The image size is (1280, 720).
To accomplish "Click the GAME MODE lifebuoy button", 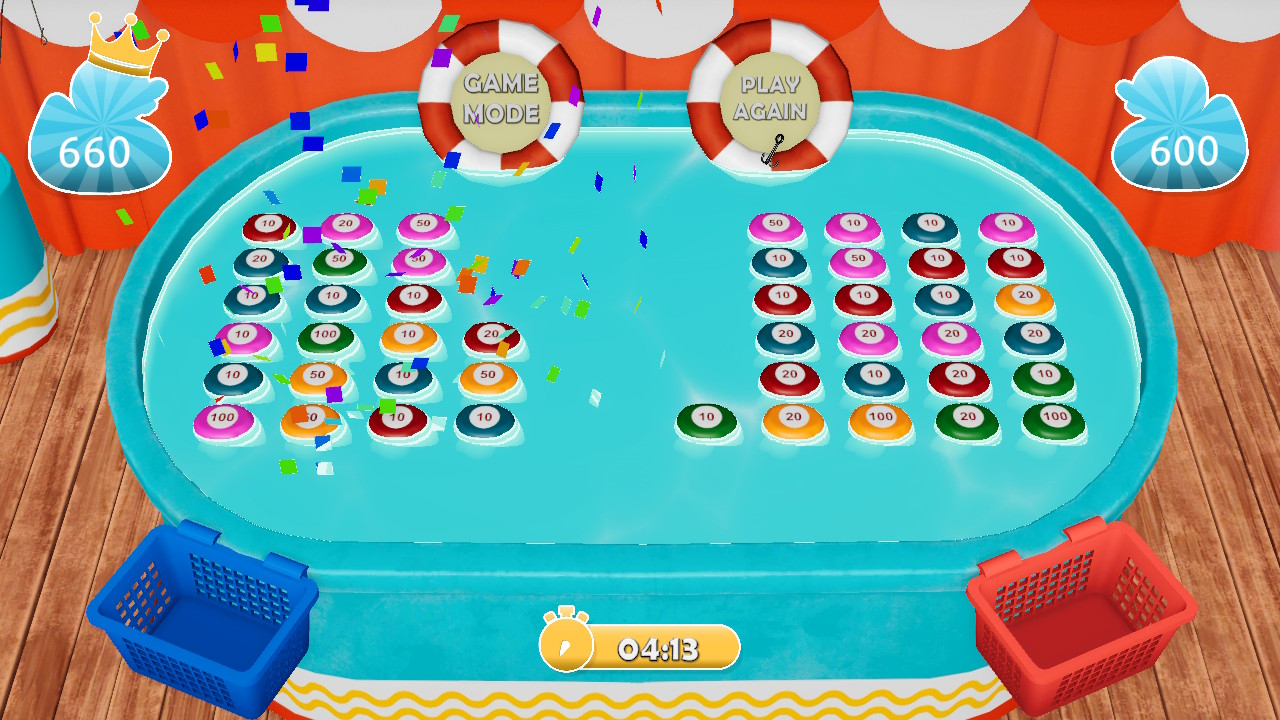I will [x=500, y=100].
